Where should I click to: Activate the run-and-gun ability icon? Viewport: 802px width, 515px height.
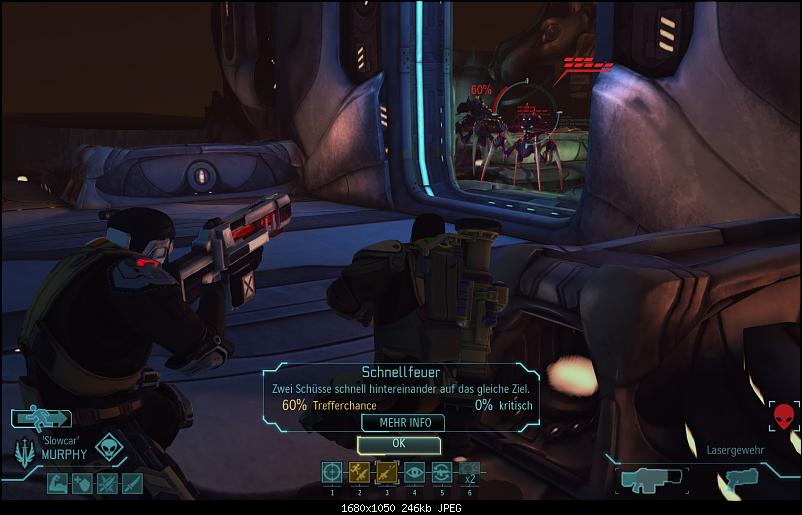tap(359, 473)
